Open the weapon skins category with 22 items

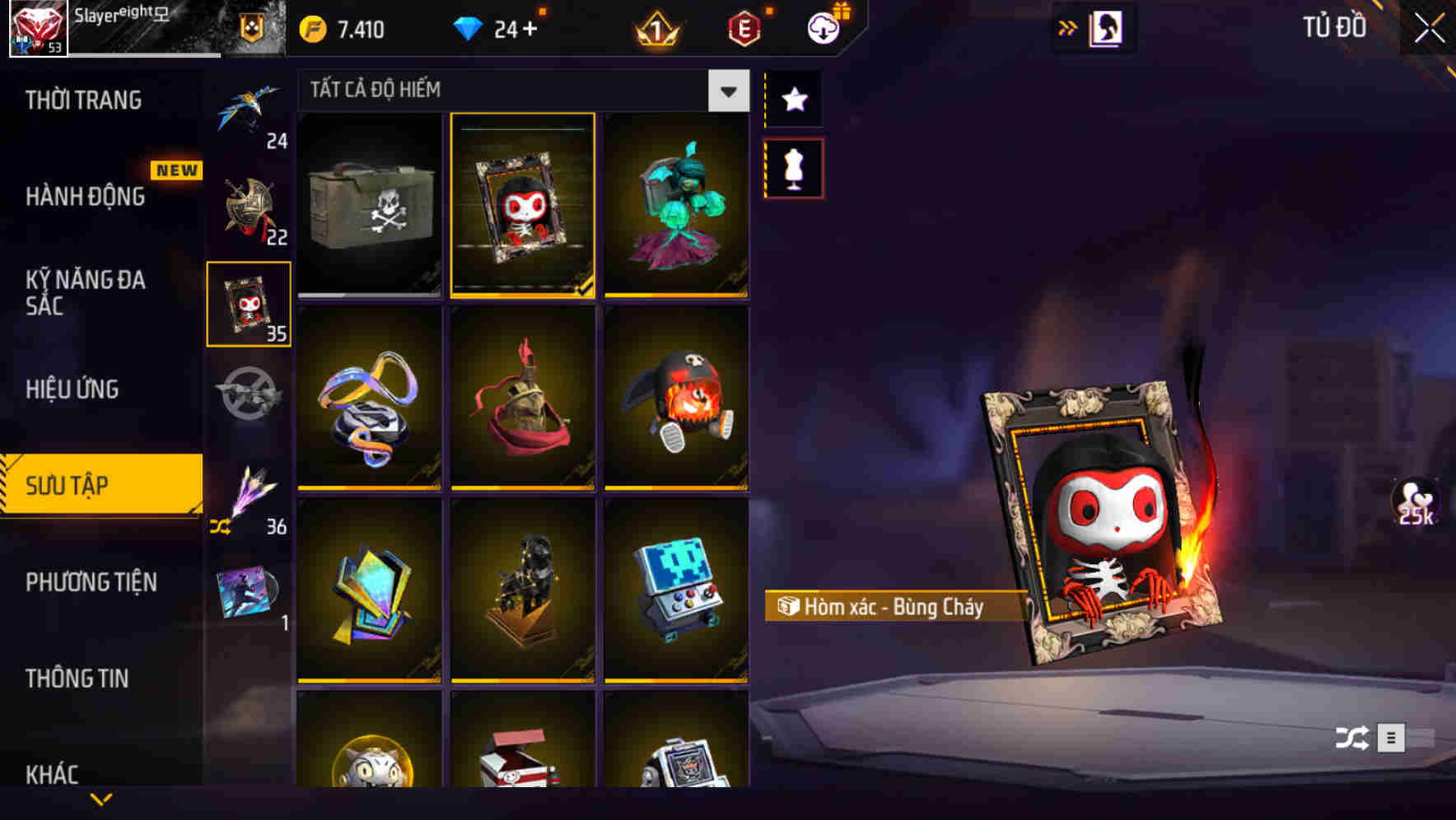click(250, 206)
